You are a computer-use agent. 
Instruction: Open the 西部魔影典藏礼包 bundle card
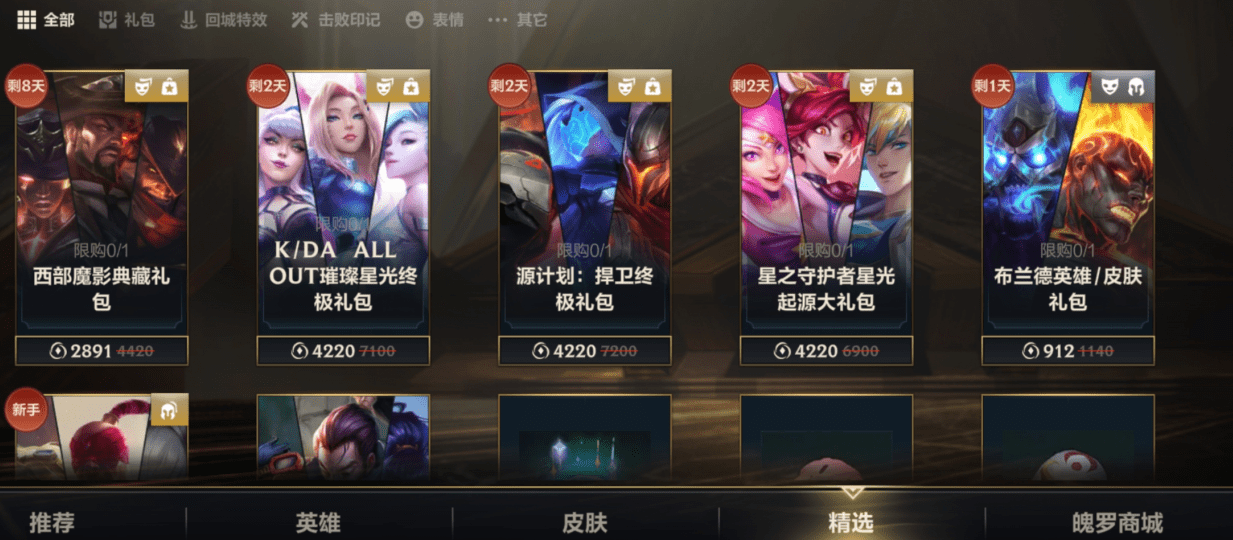pyautogui.click(x=101, y=200)
